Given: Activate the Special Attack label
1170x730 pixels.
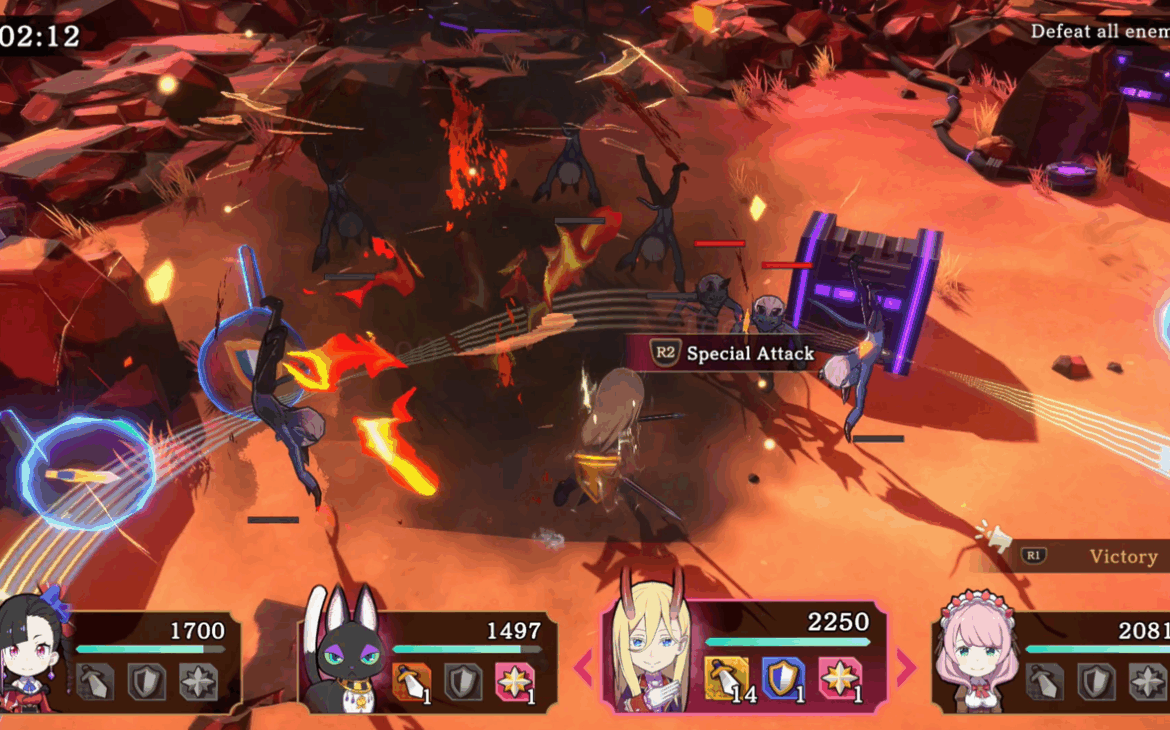Looking at the screenshot, I should [734, 353].
